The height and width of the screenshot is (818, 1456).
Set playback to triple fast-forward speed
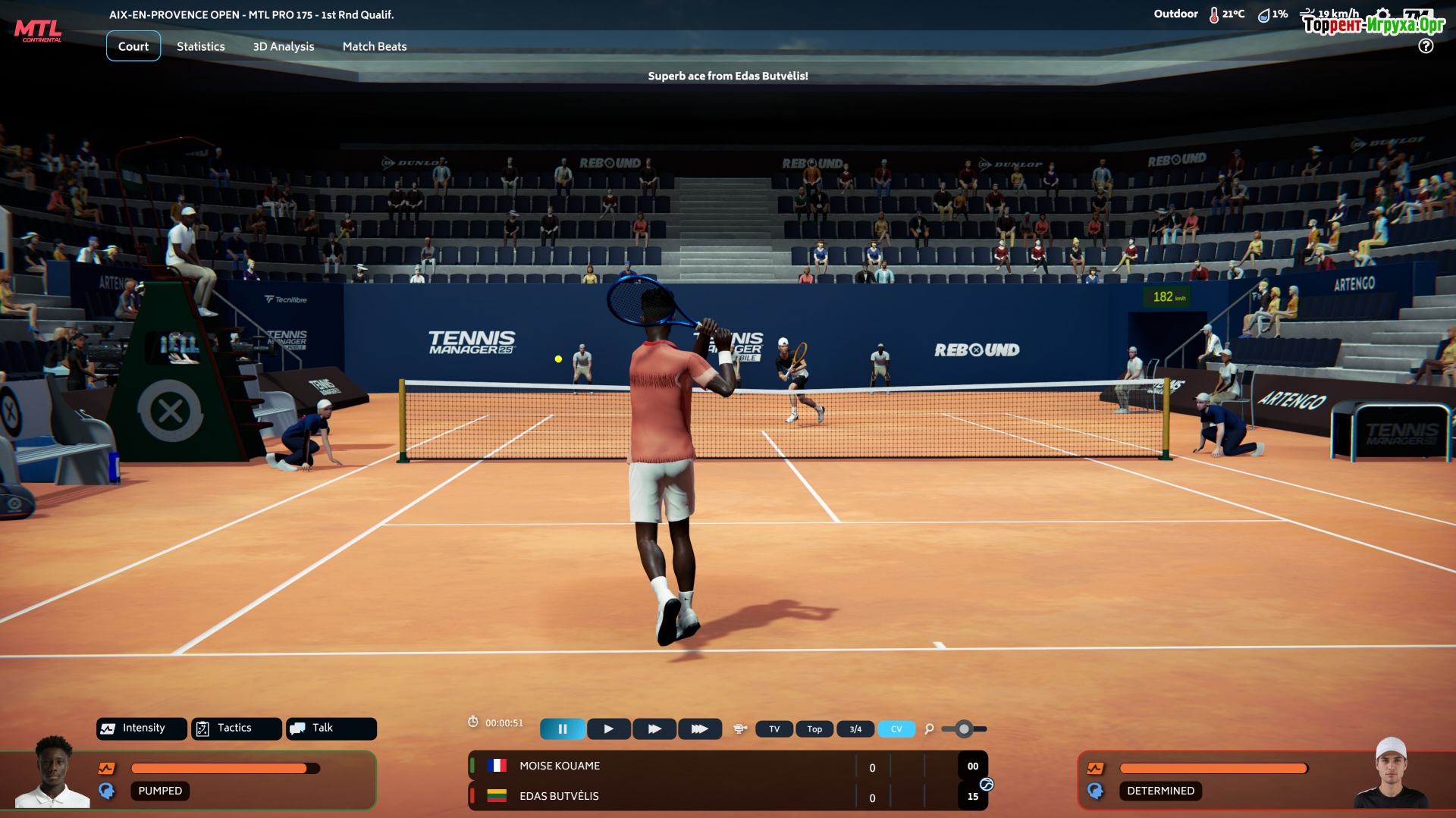(699, 729)
